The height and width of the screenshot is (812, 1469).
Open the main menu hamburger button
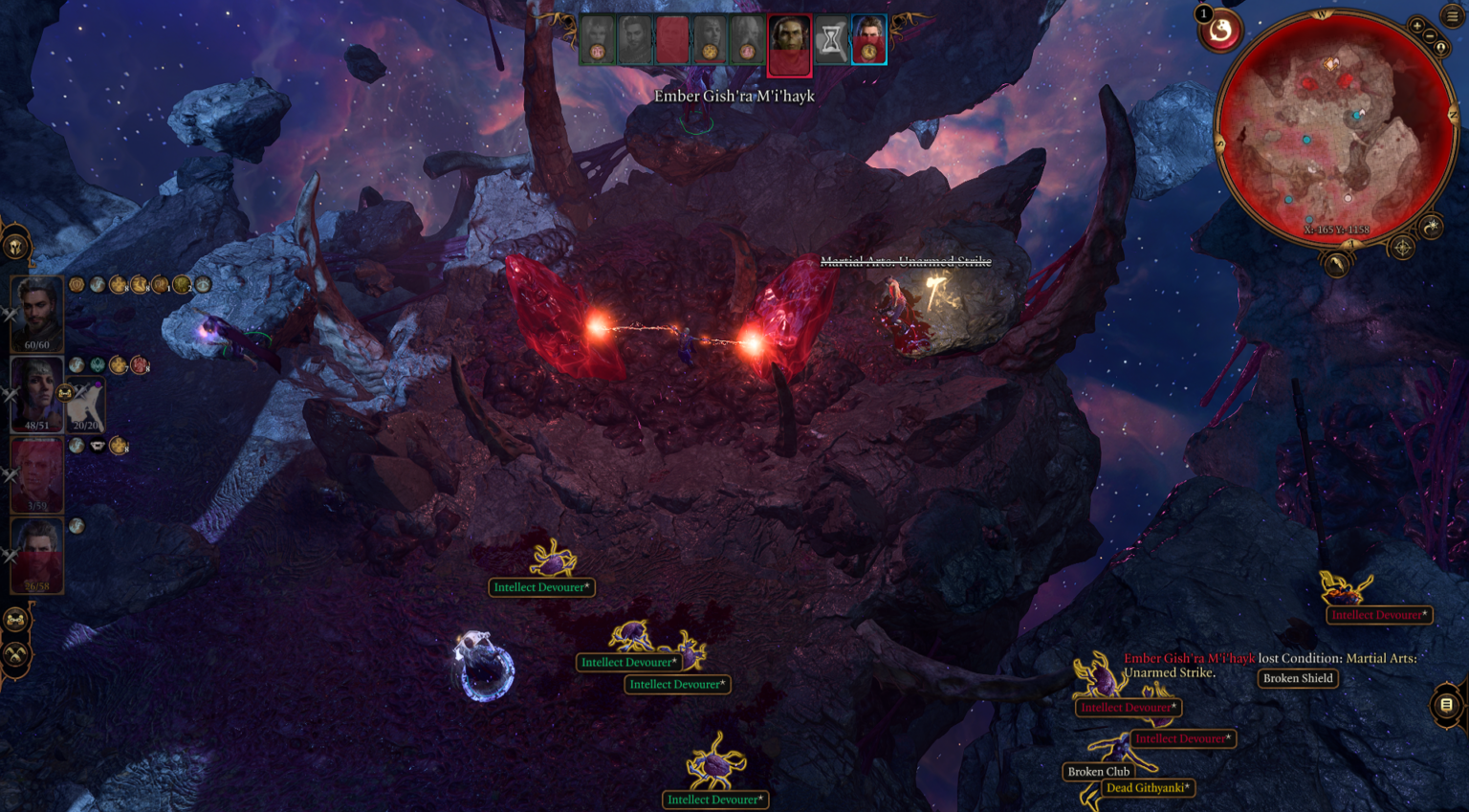pos(1453,16)
